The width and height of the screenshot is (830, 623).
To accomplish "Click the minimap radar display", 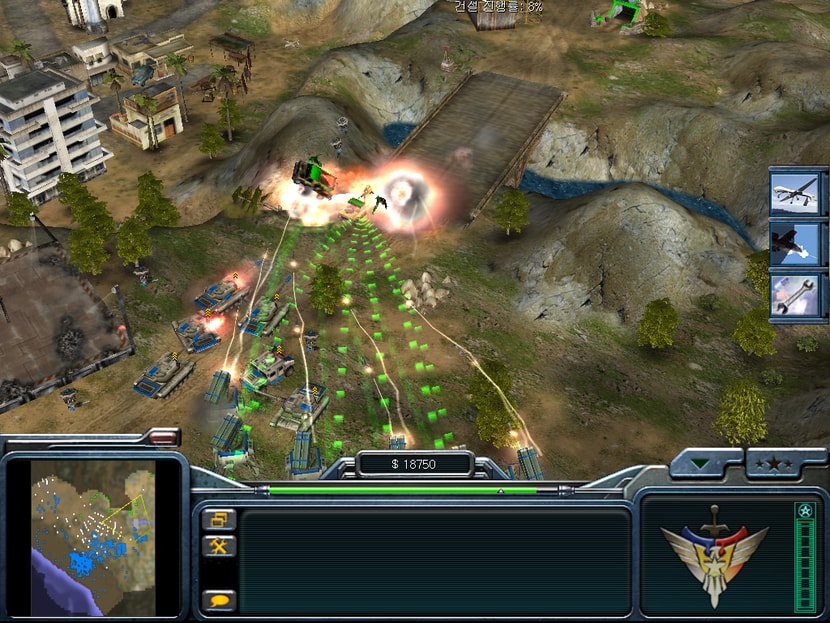I will (93, 536).
